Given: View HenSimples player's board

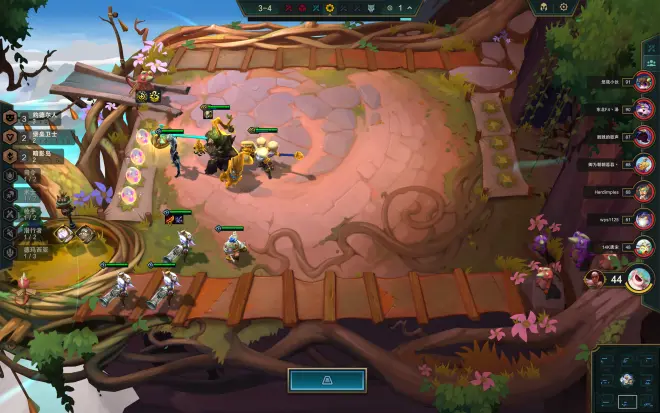Looking at the screenshot, I should pyautogui.click(x=645, y=191).
